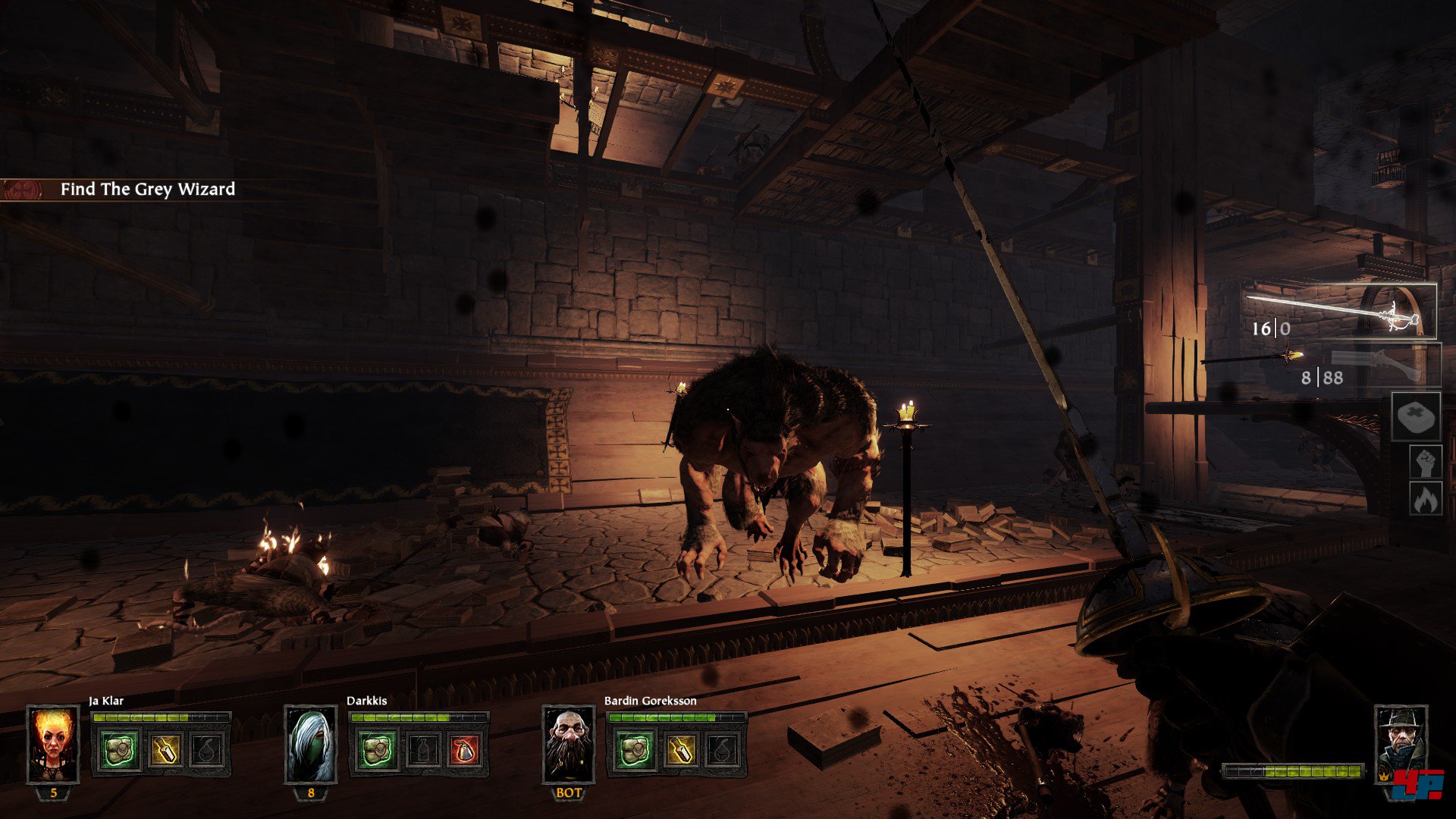Click the witch hunter player portrait
Viewport: 1456px width, 819px height.
pos(1401,744)
